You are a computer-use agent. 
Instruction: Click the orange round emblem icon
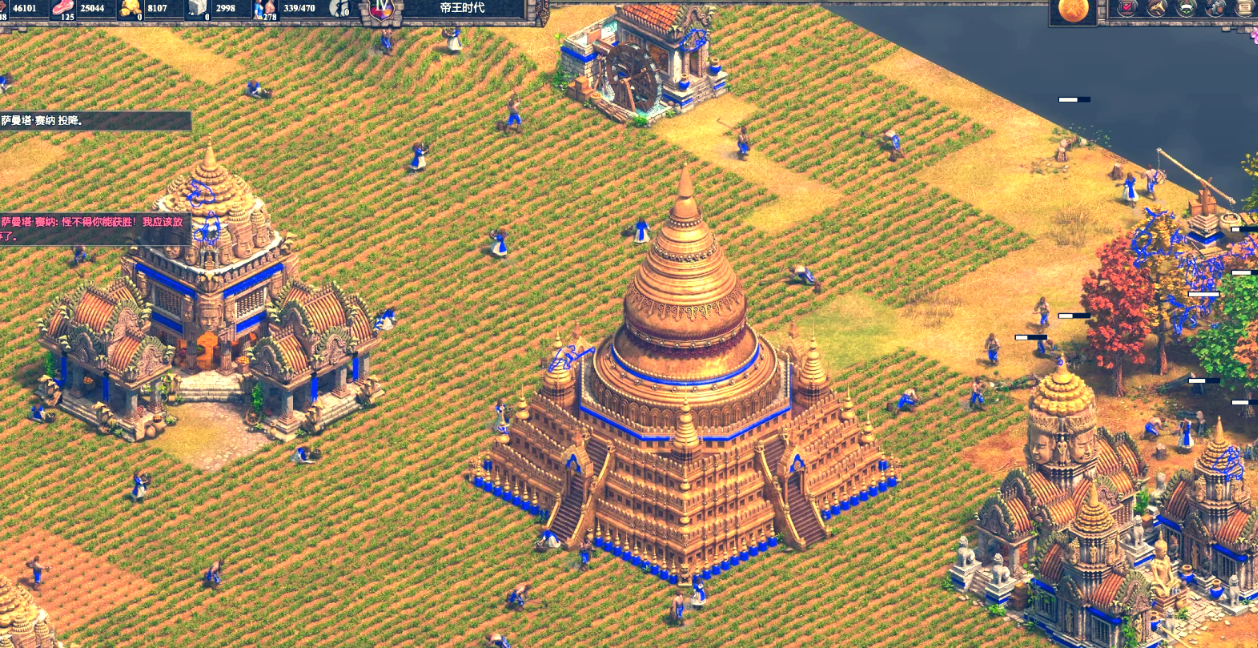tap(1072, 9)
